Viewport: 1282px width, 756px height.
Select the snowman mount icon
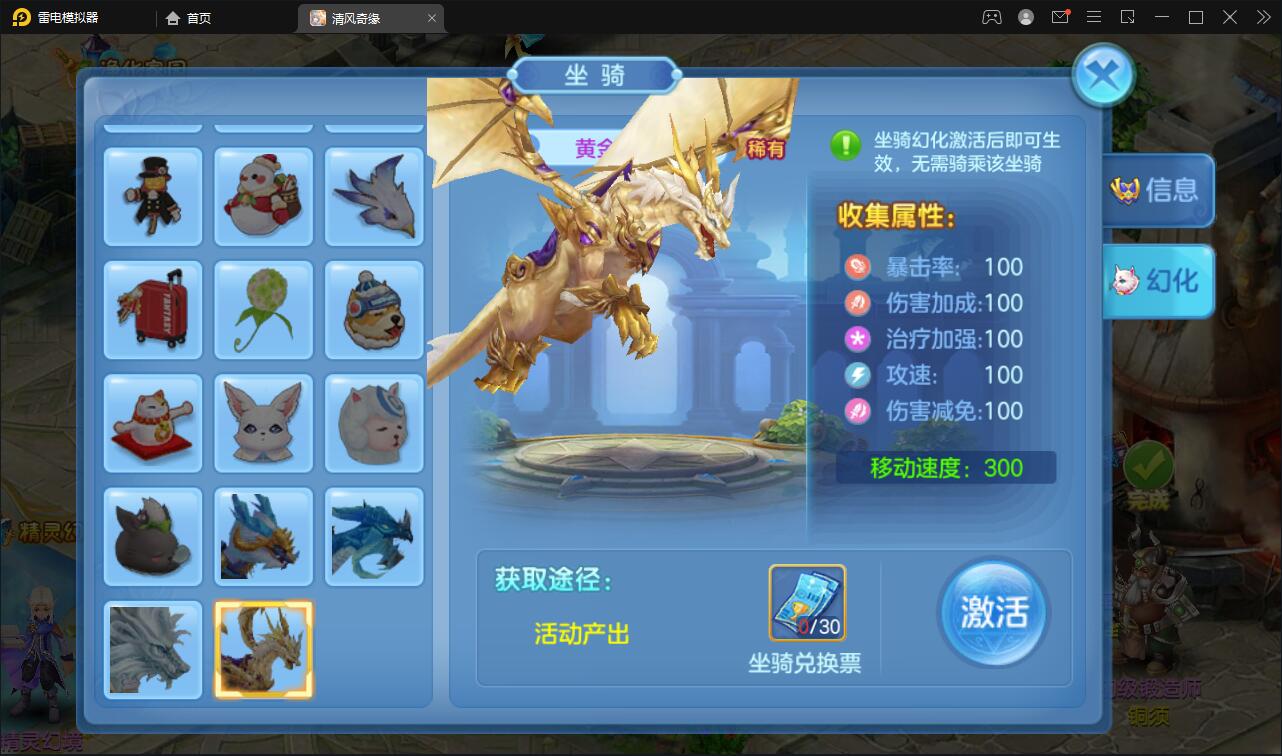tap(263, 196)
